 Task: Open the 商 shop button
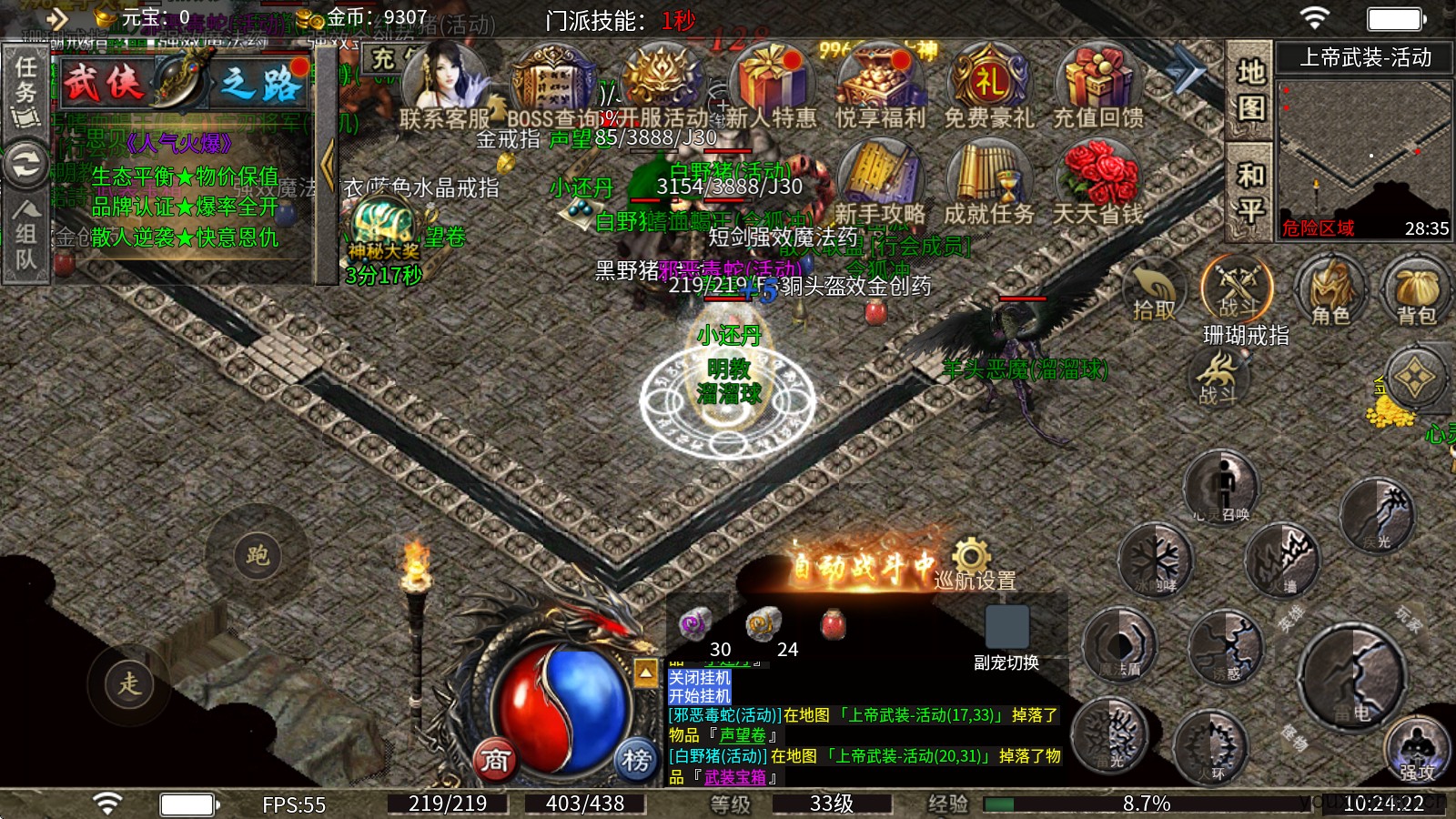coord(495,759)
